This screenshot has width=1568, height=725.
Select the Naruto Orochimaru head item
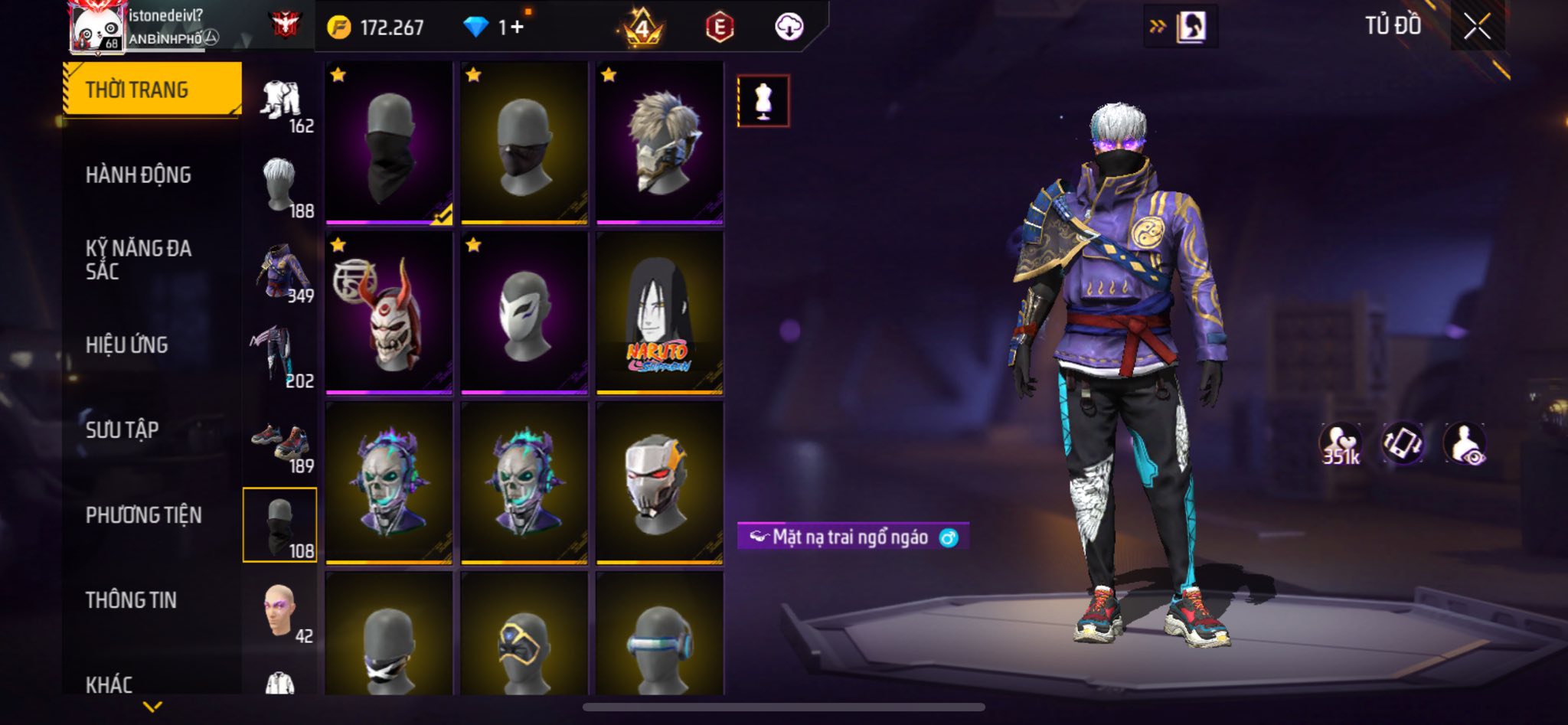click(659, 314)
